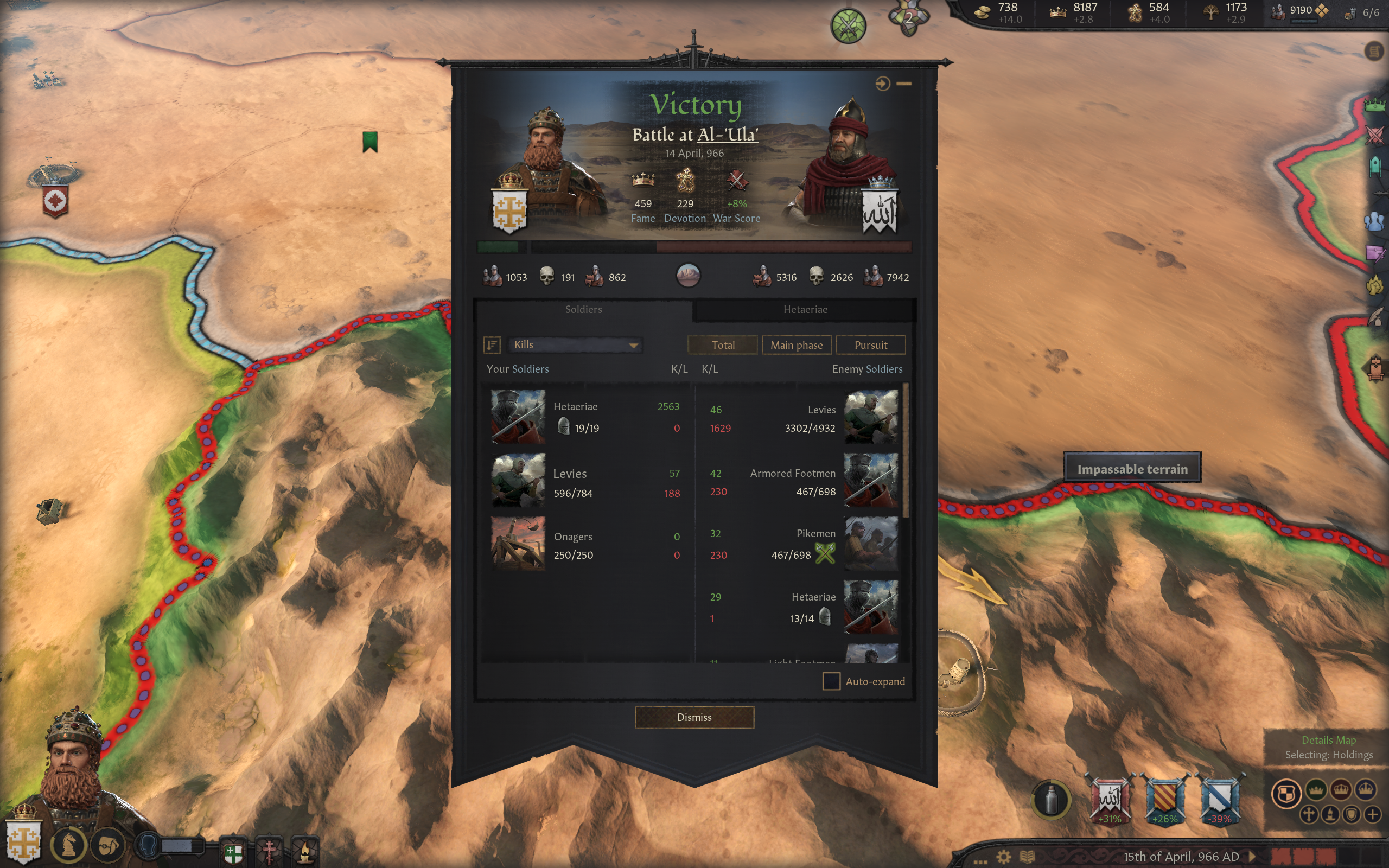Show Total battle statistics

(x=722, y=345)
